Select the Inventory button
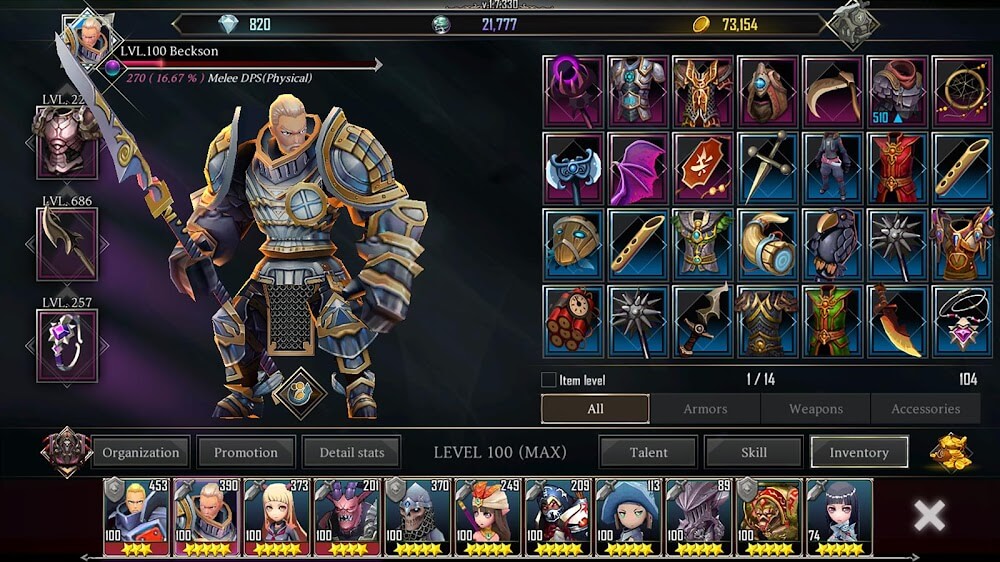The width and height of the screenshot is (1000, 562). coord(859,452)
